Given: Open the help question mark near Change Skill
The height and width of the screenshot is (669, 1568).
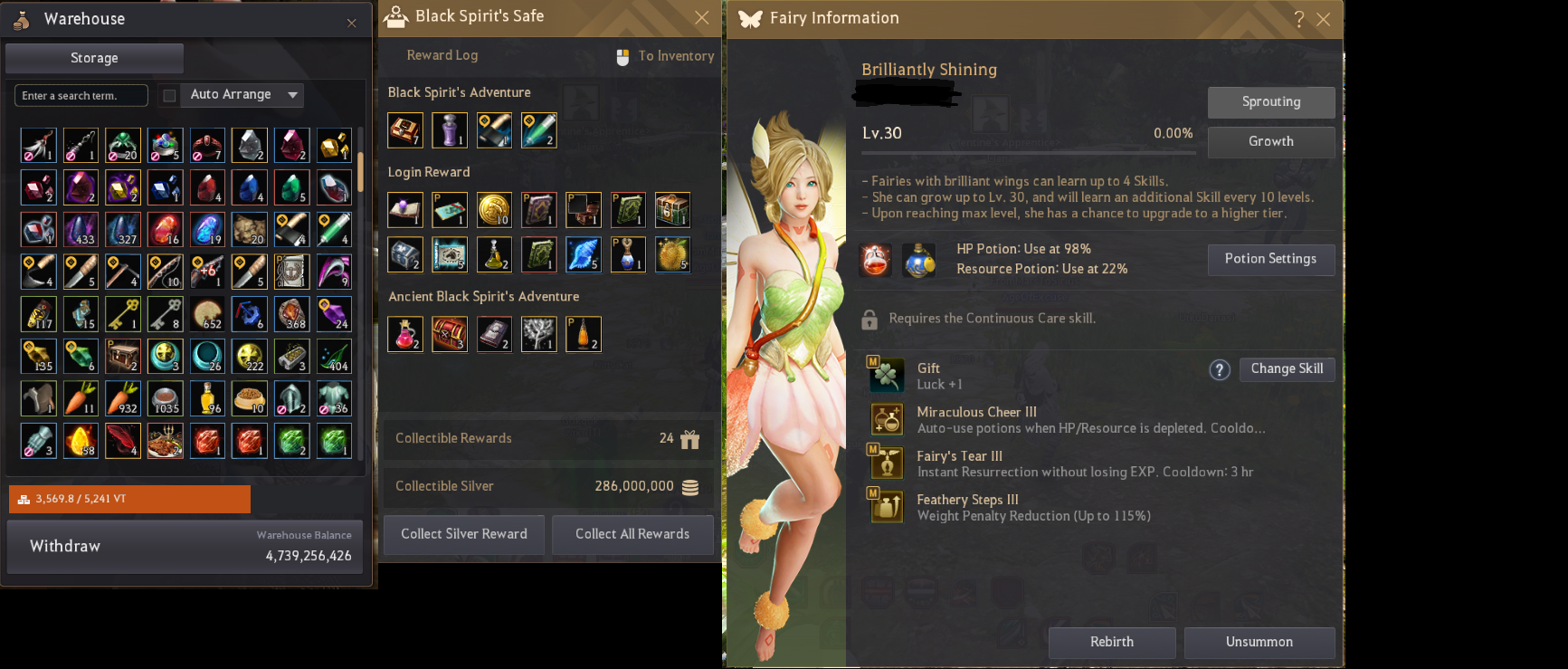Looking at the screenshot, I should (x=1219, y=369).
